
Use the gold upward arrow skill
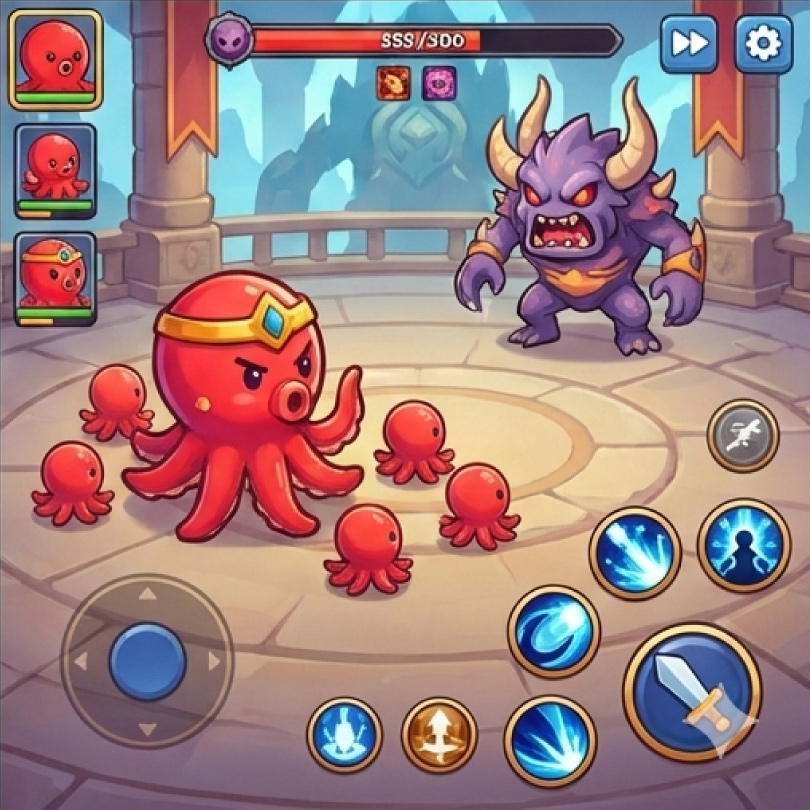[x=439, y=735]
